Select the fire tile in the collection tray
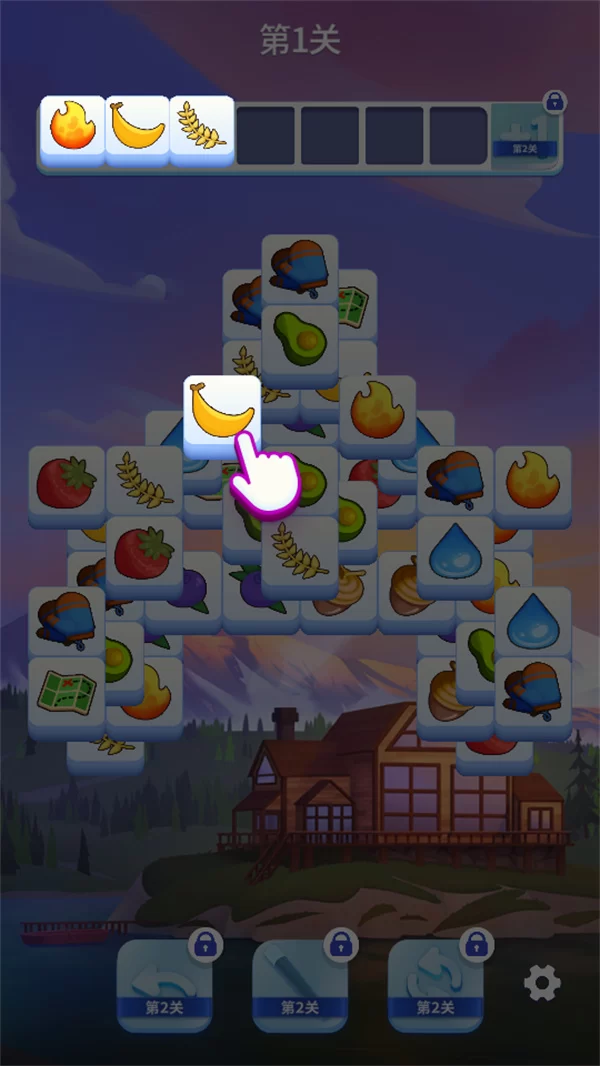600x1066 pixels. [73, 130]
